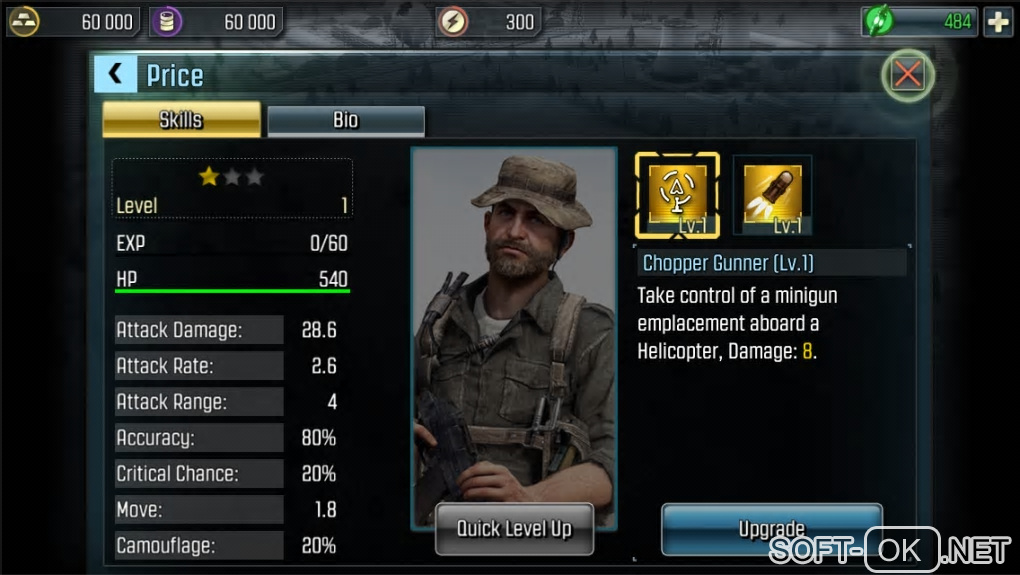Click the Quick Level Up button
The height and width of the screenshot is (575, 1020).
tap(514, 529)
